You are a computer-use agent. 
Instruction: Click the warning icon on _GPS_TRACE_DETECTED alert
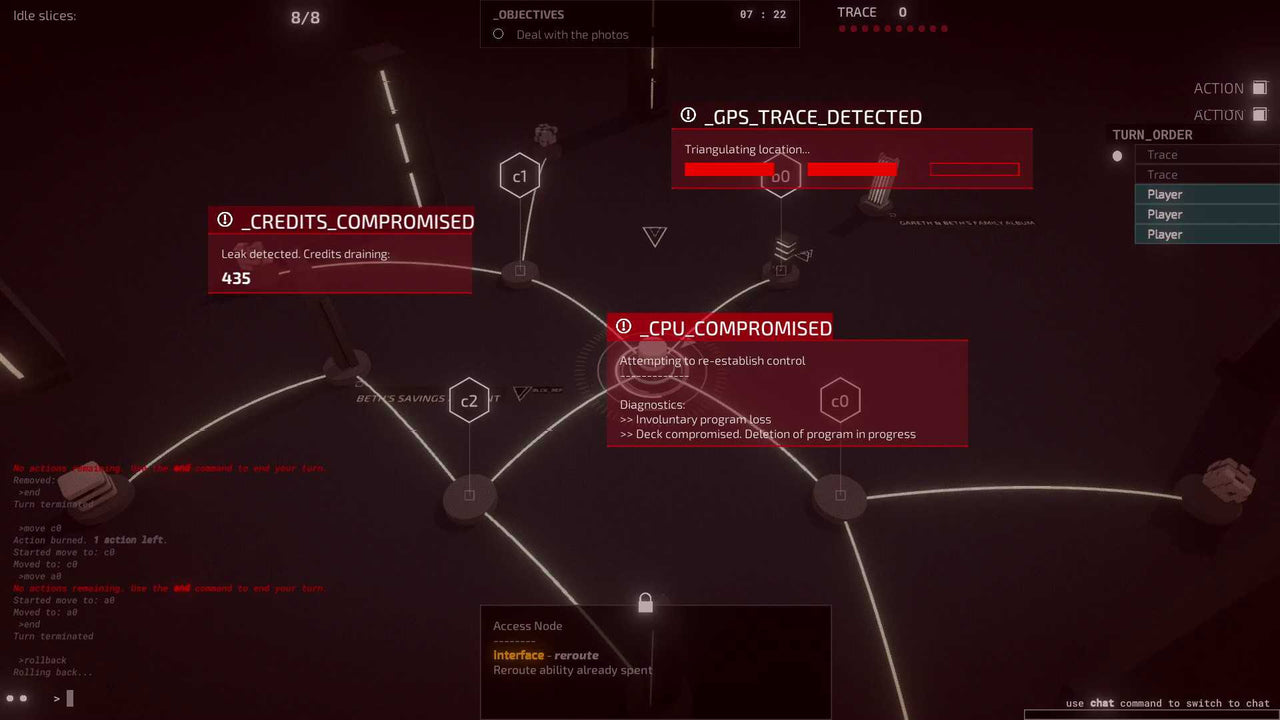(x=690, y=117)
